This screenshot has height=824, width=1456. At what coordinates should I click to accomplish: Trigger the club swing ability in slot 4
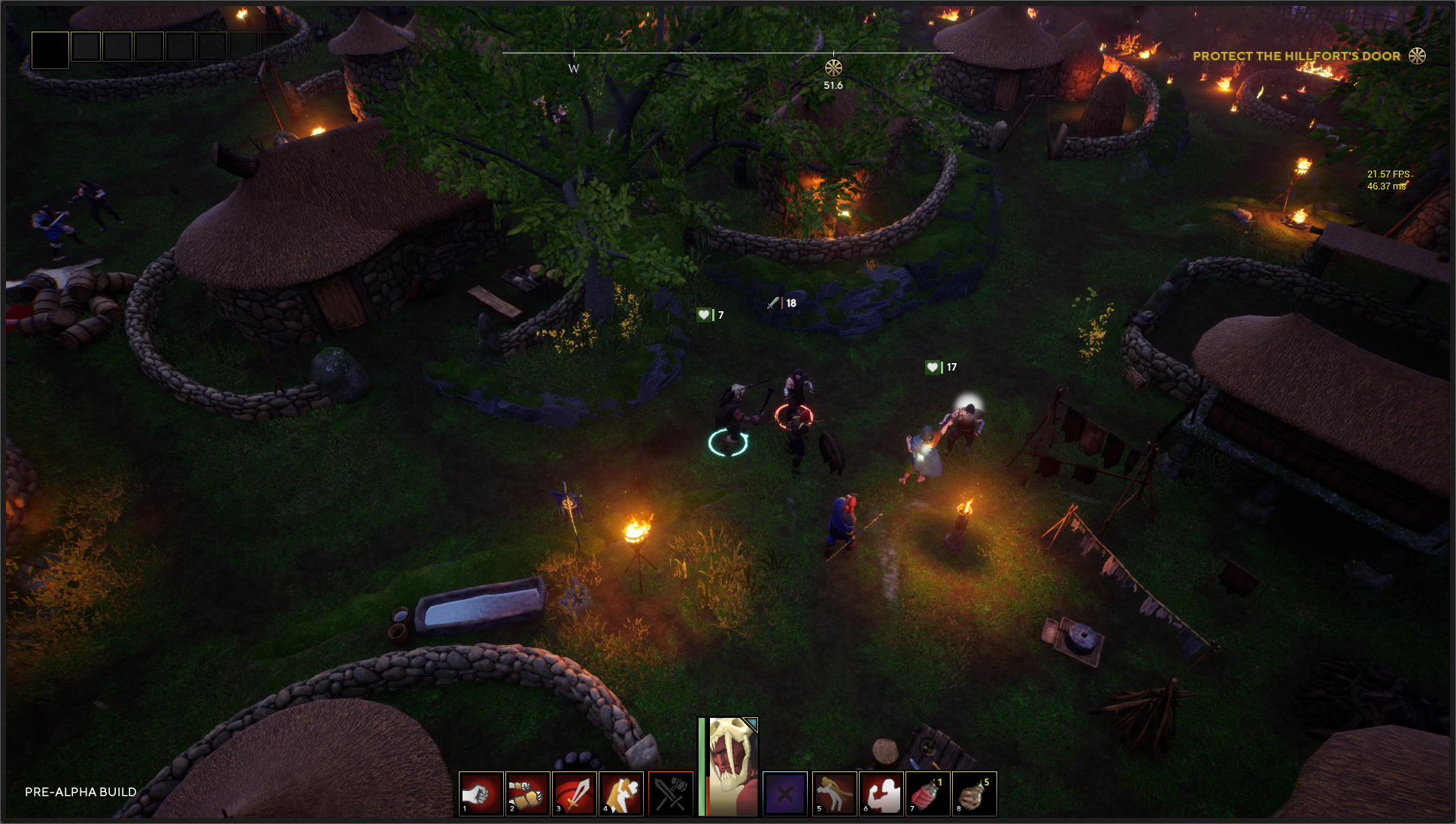(x=622, y=794)
